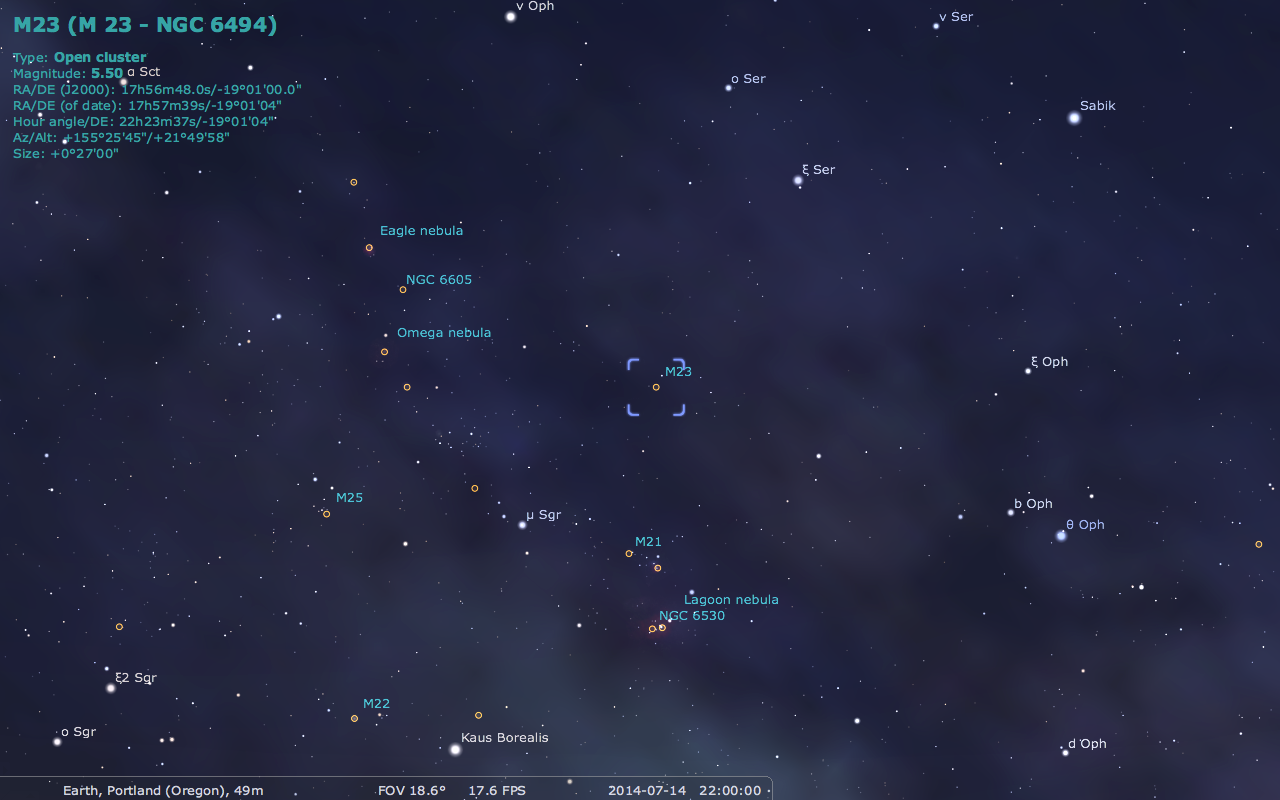Click the Lagoon nebula label
Image resolution: width=1280 pixels, height=800 pixels.
[731, 599]
